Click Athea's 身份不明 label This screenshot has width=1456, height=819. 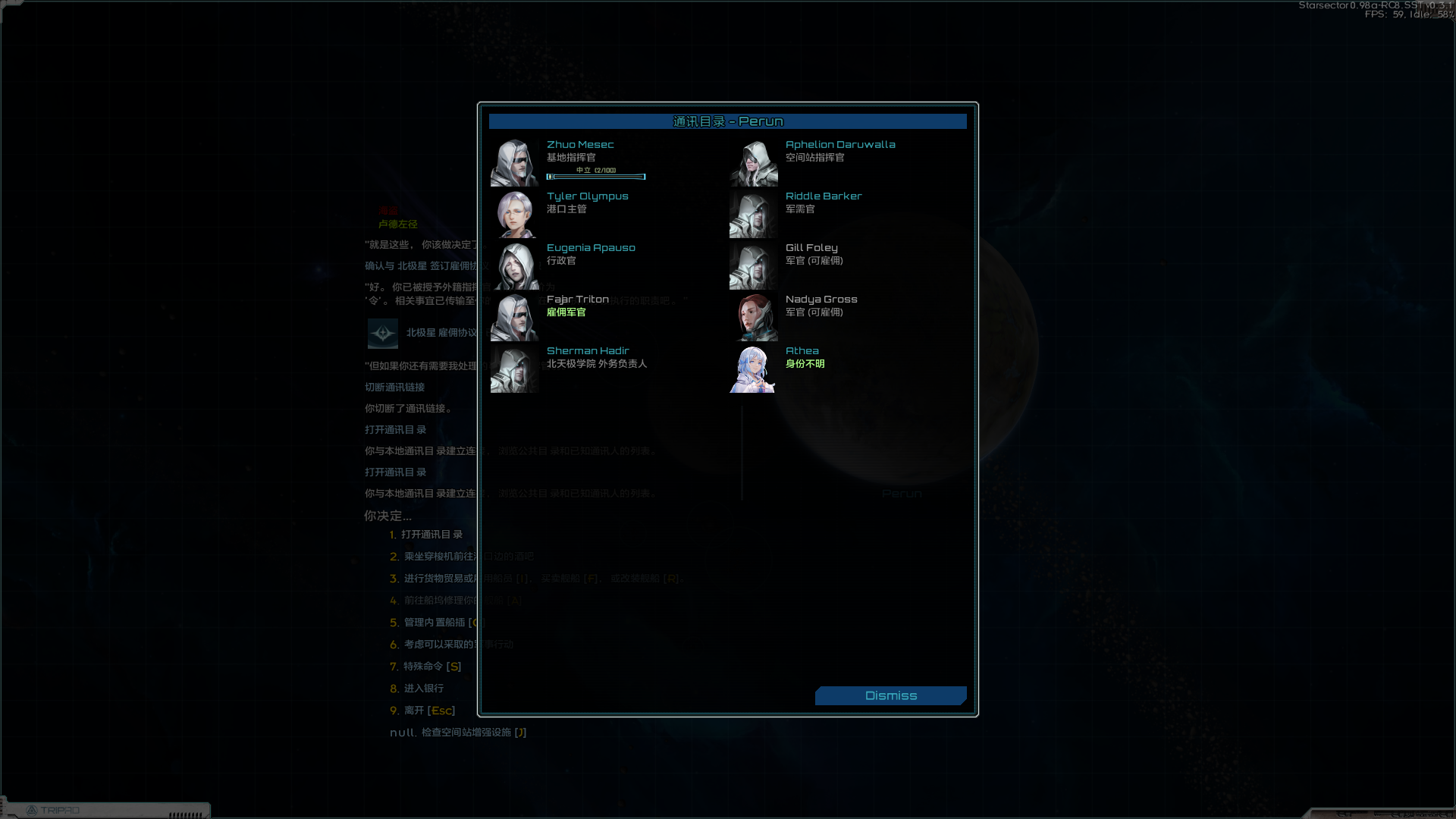pos(805,363)
